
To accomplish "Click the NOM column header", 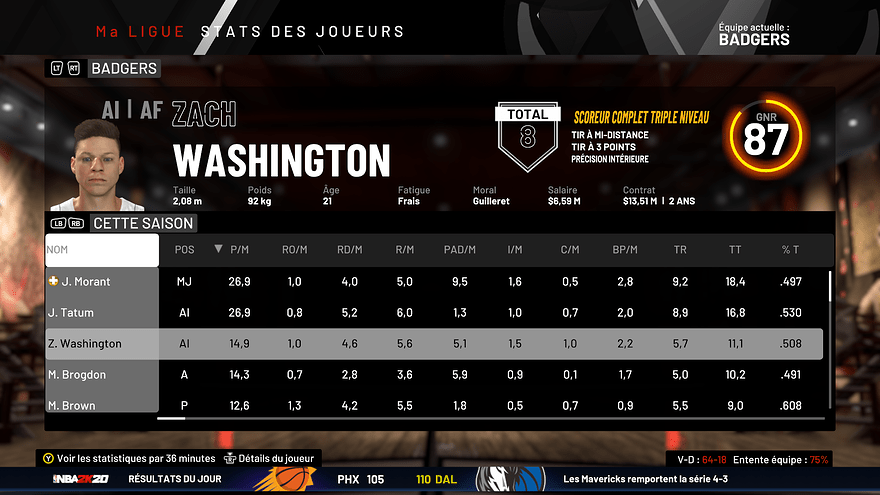I will click(x=101, y=249).
